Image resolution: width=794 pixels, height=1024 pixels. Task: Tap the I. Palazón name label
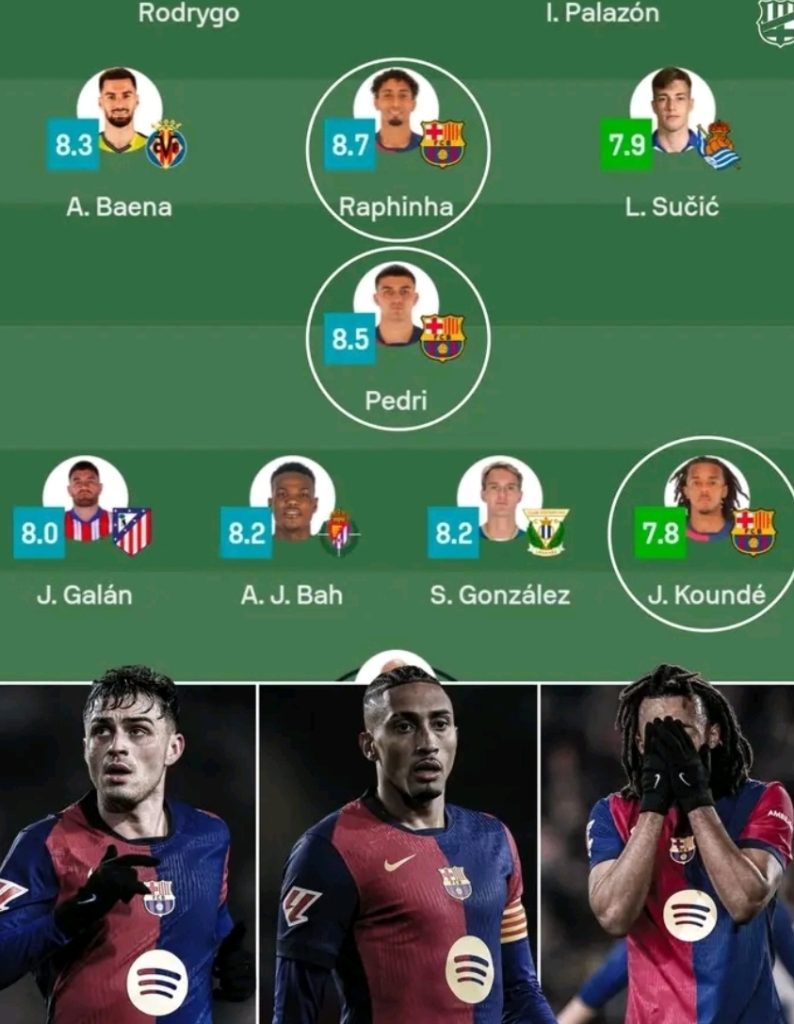[x=602, y=14]
